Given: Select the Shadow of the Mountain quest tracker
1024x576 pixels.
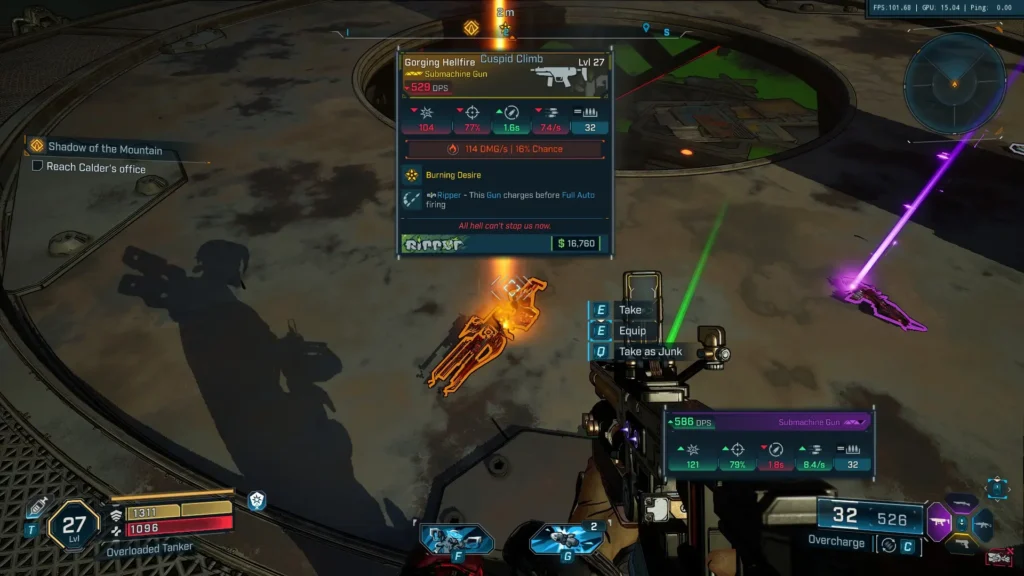Looking at the screenshot, I should (x=104, y=148).
